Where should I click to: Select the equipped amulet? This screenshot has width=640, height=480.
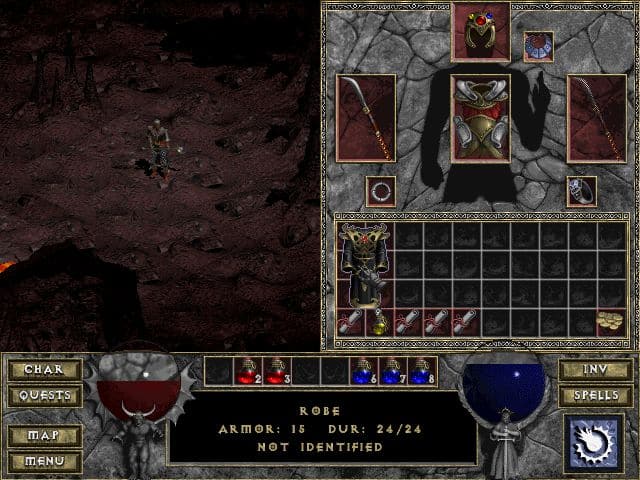[x=538, y=45]
